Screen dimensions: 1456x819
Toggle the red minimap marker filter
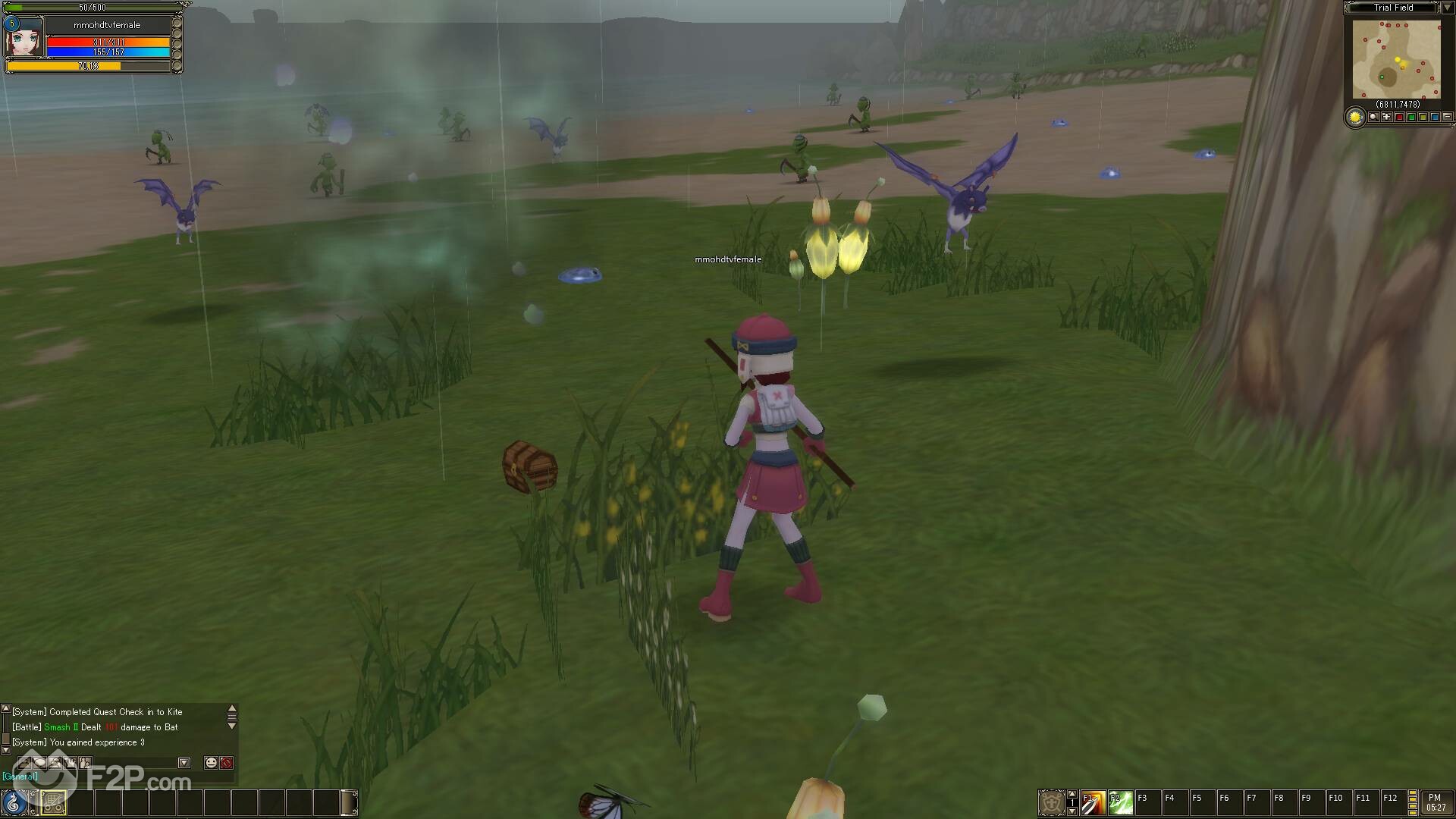[1399, 118]
